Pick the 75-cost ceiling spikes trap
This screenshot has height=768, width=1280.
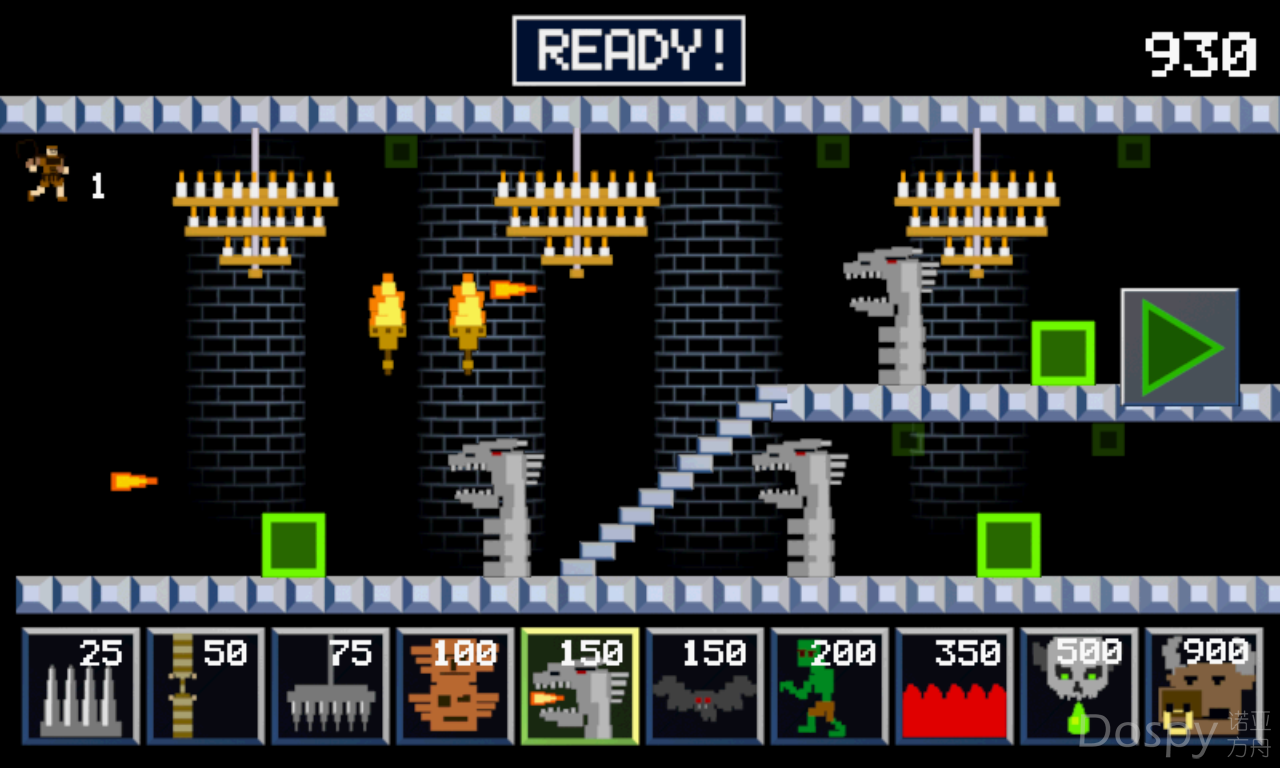pos(331,686)
